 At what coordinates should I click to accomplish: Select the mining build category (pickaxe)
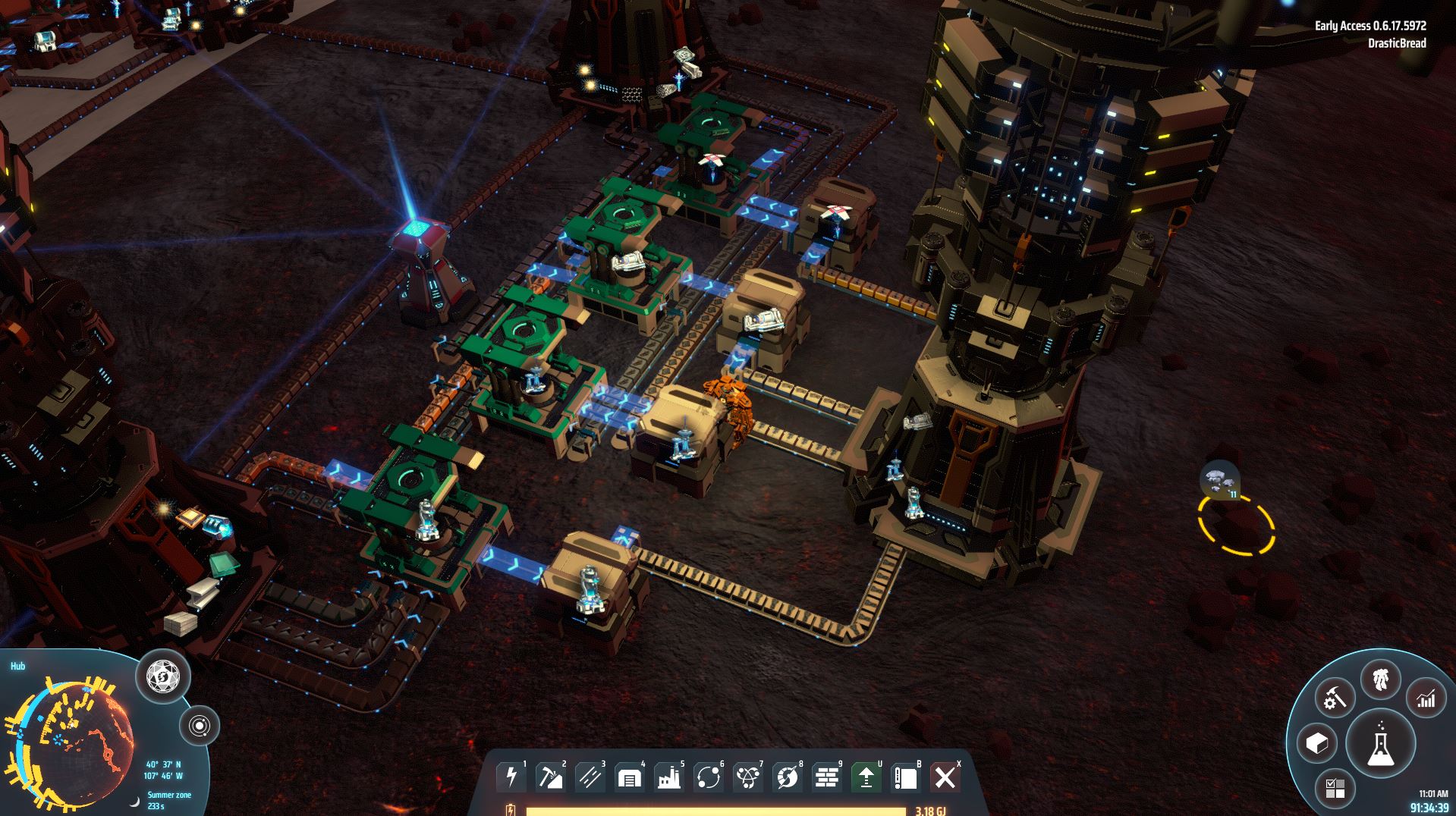tap(551, 777)
